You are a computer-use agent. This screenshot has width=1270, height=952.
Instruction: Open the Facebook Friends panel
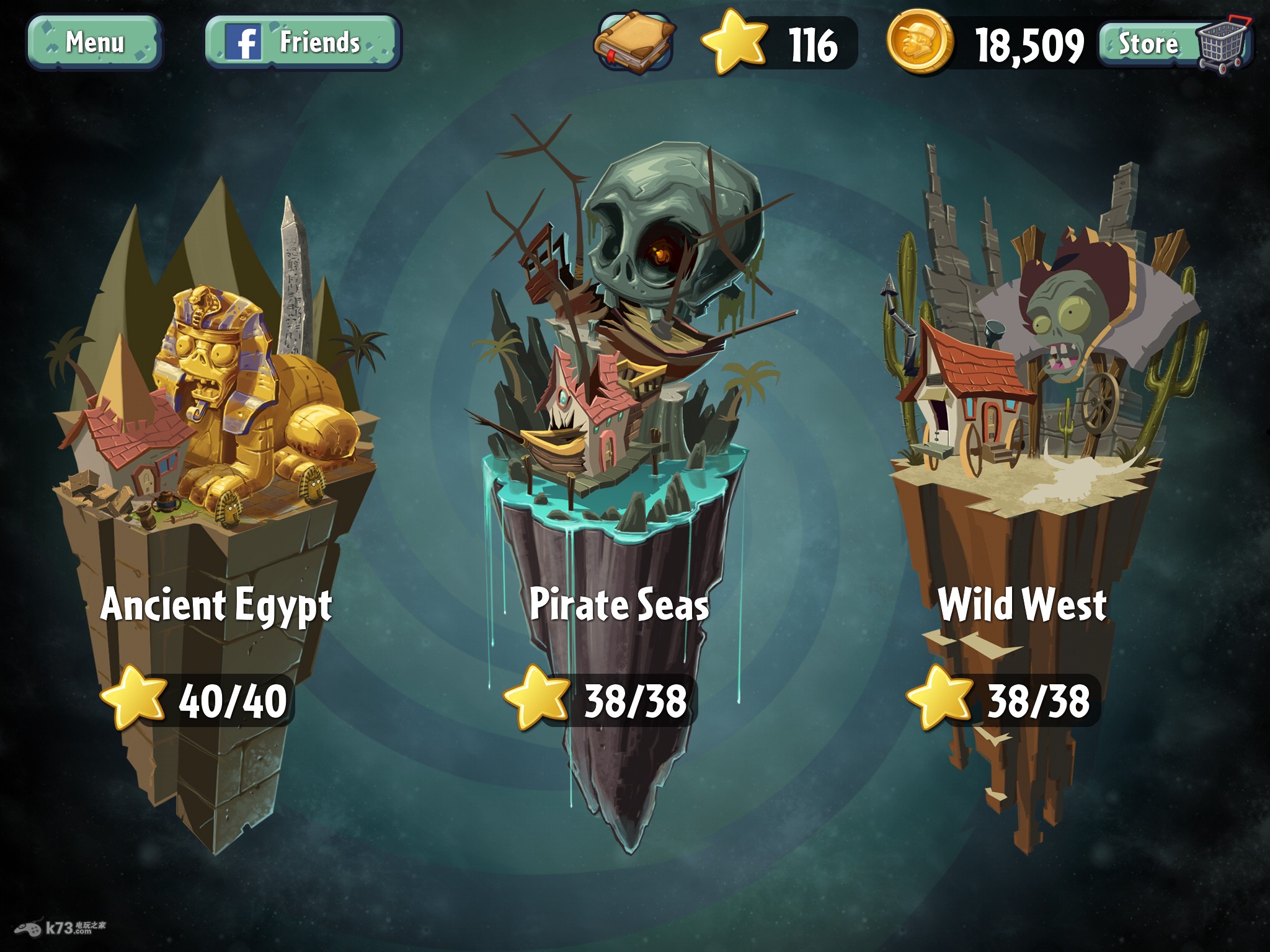303,42
